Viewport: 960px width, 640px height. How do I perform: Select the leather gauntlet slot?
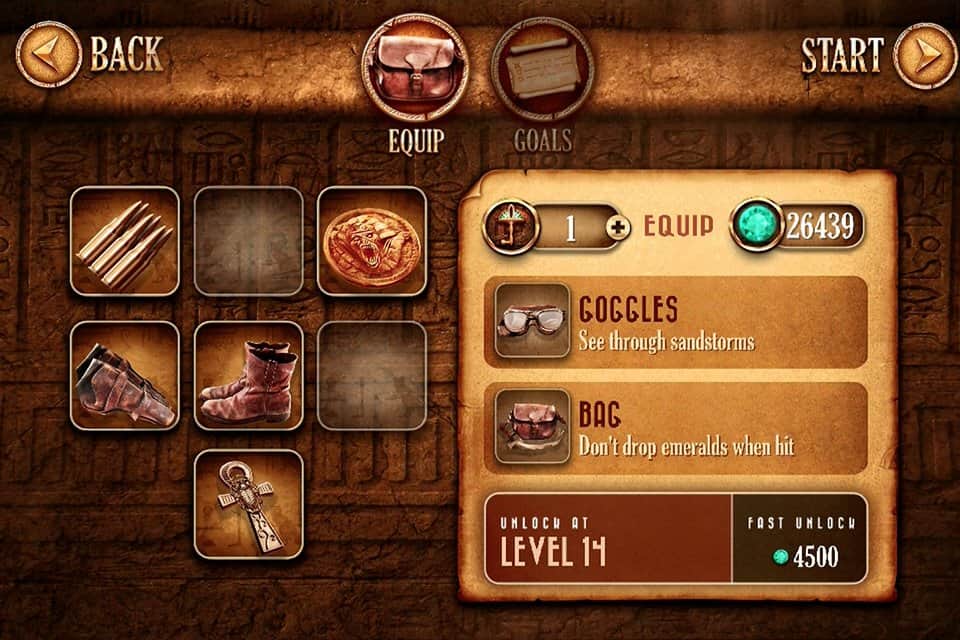125,375
